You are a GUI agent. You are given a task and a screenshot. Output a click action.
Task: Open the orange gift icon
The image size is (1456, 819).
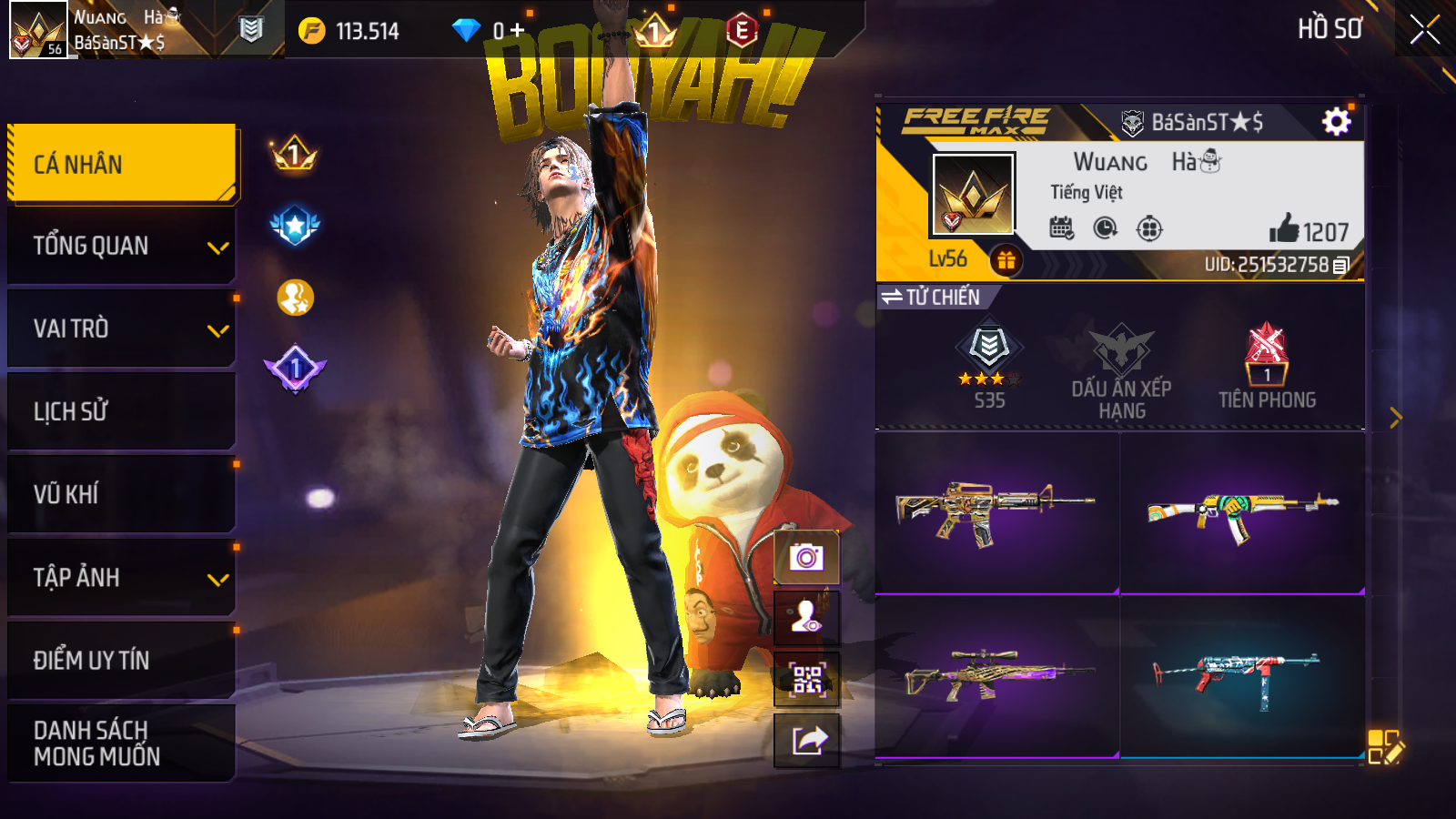coord(1006,261)
